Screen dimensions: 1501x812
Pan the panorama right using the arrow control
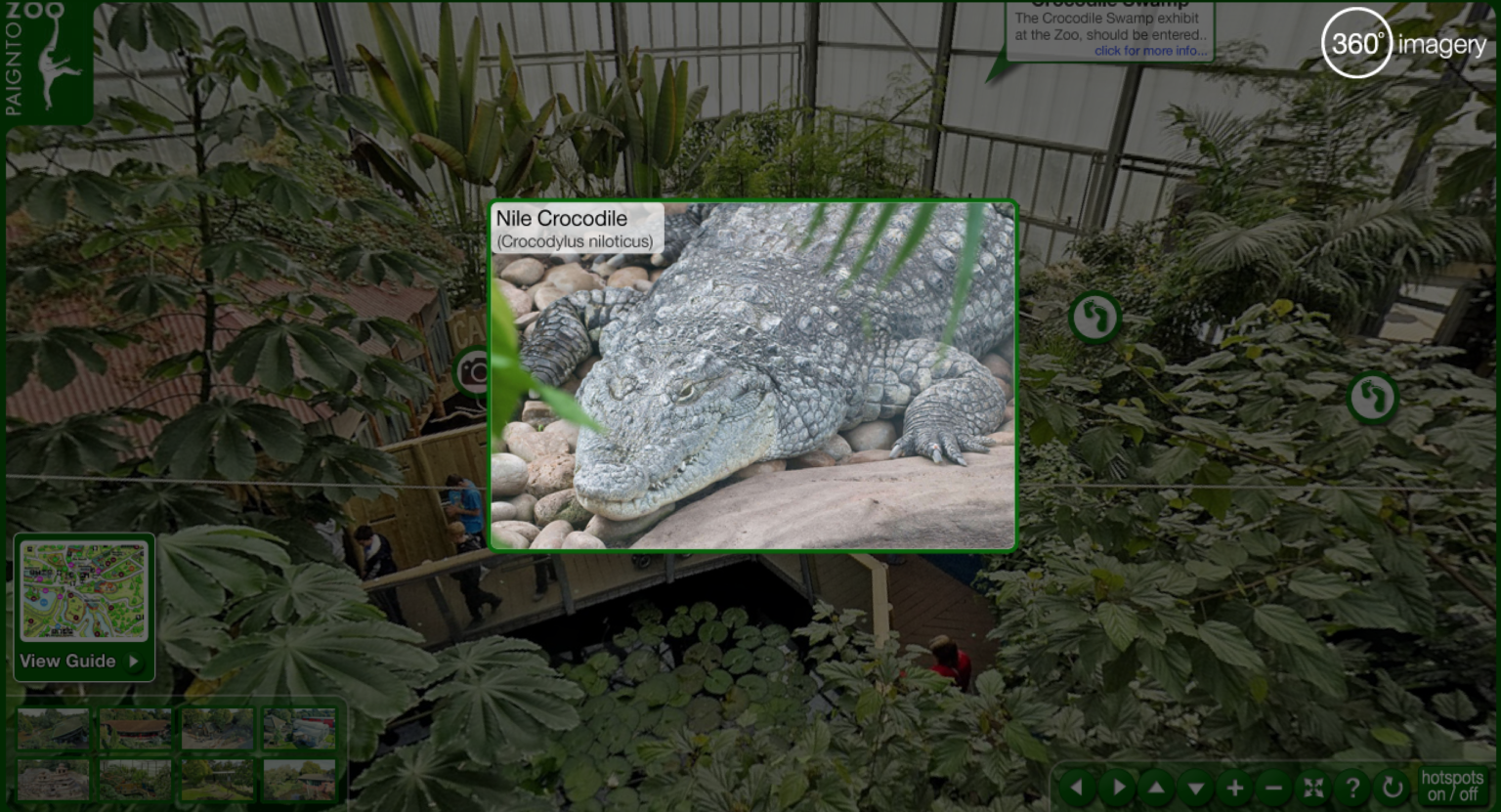pyautogui.click(x=1118, y=787)
